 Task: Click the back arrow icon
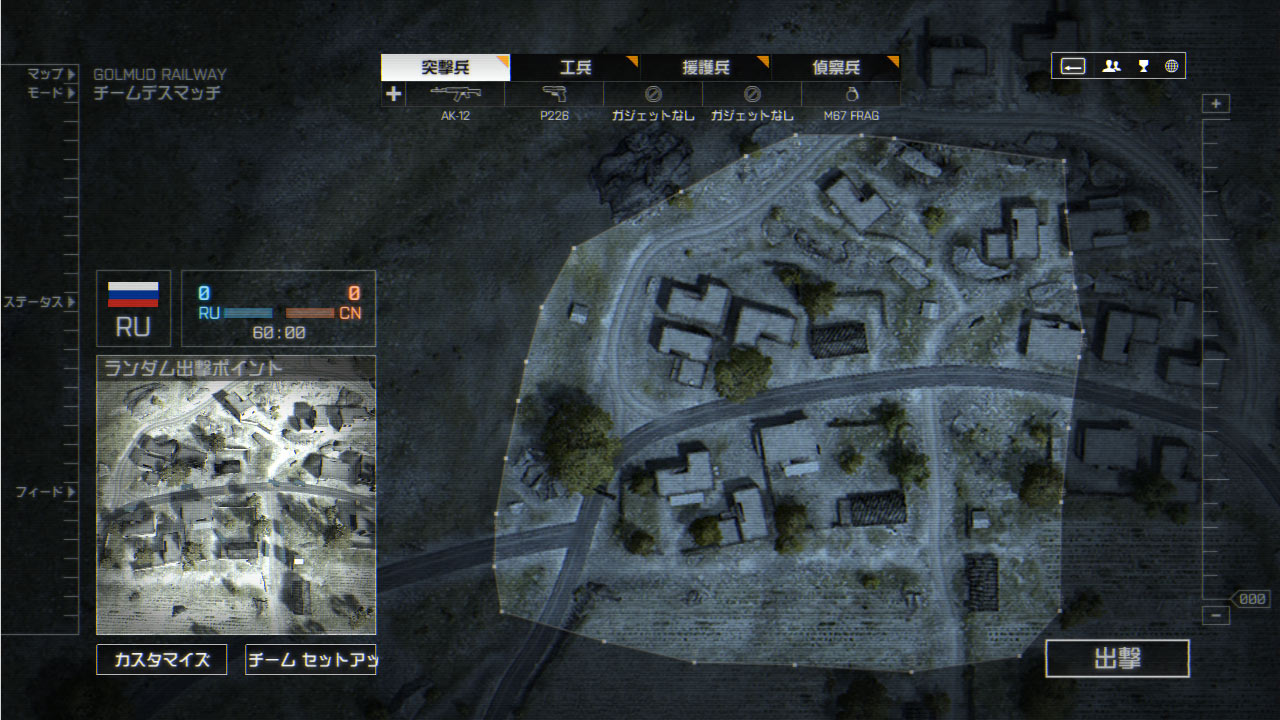(1073, 67)
